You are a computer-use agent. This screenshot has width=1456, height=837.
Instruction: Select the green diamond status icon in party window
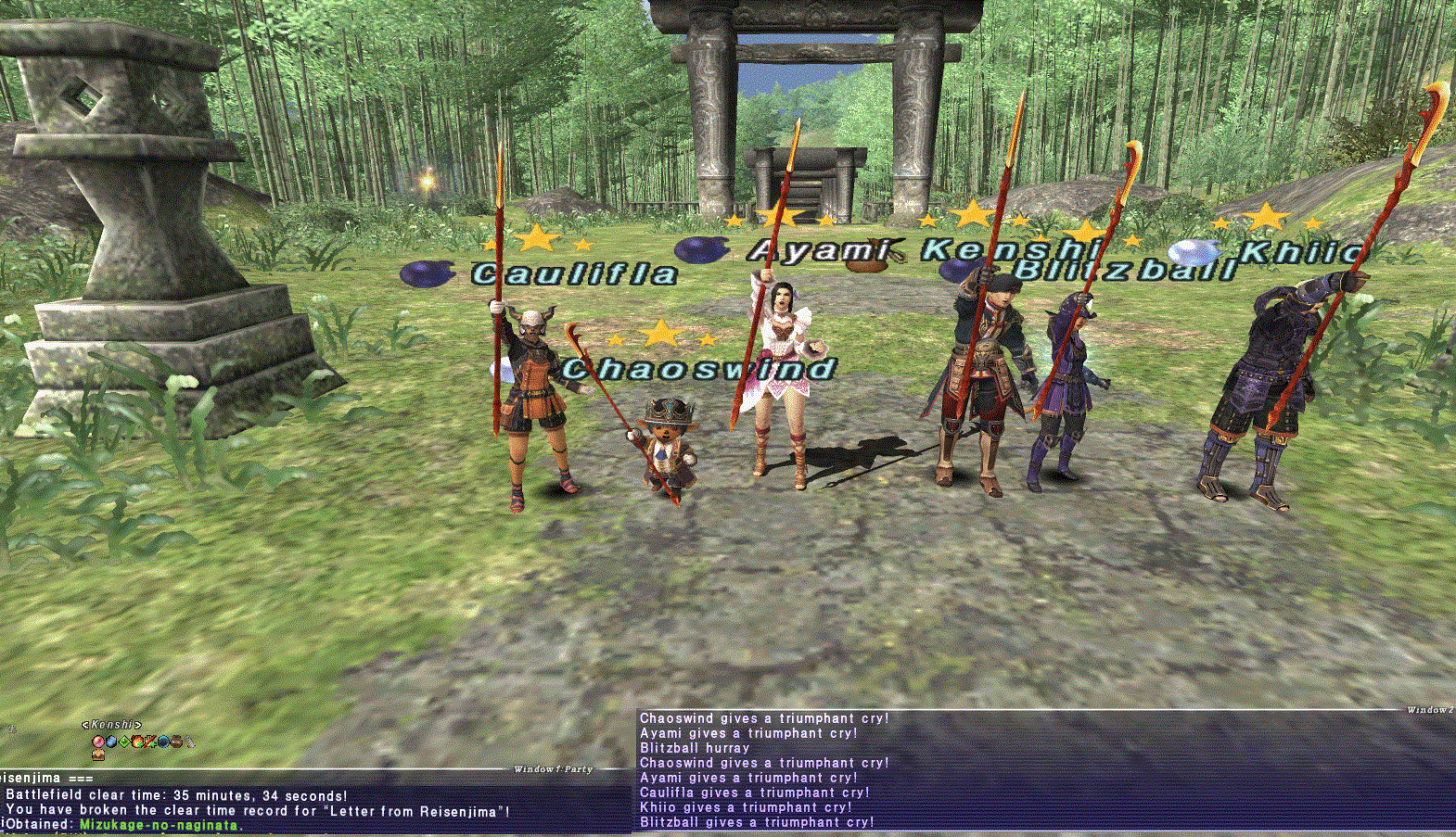123,742
